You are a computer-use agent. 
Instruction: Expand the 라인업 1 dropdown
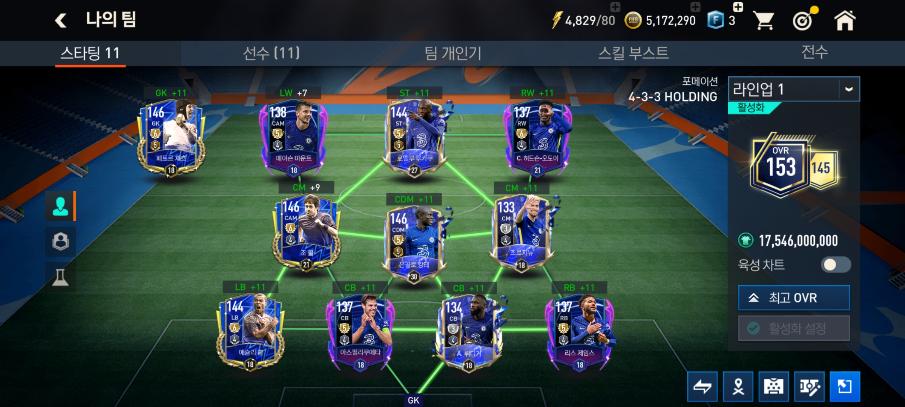coord(848,89)
